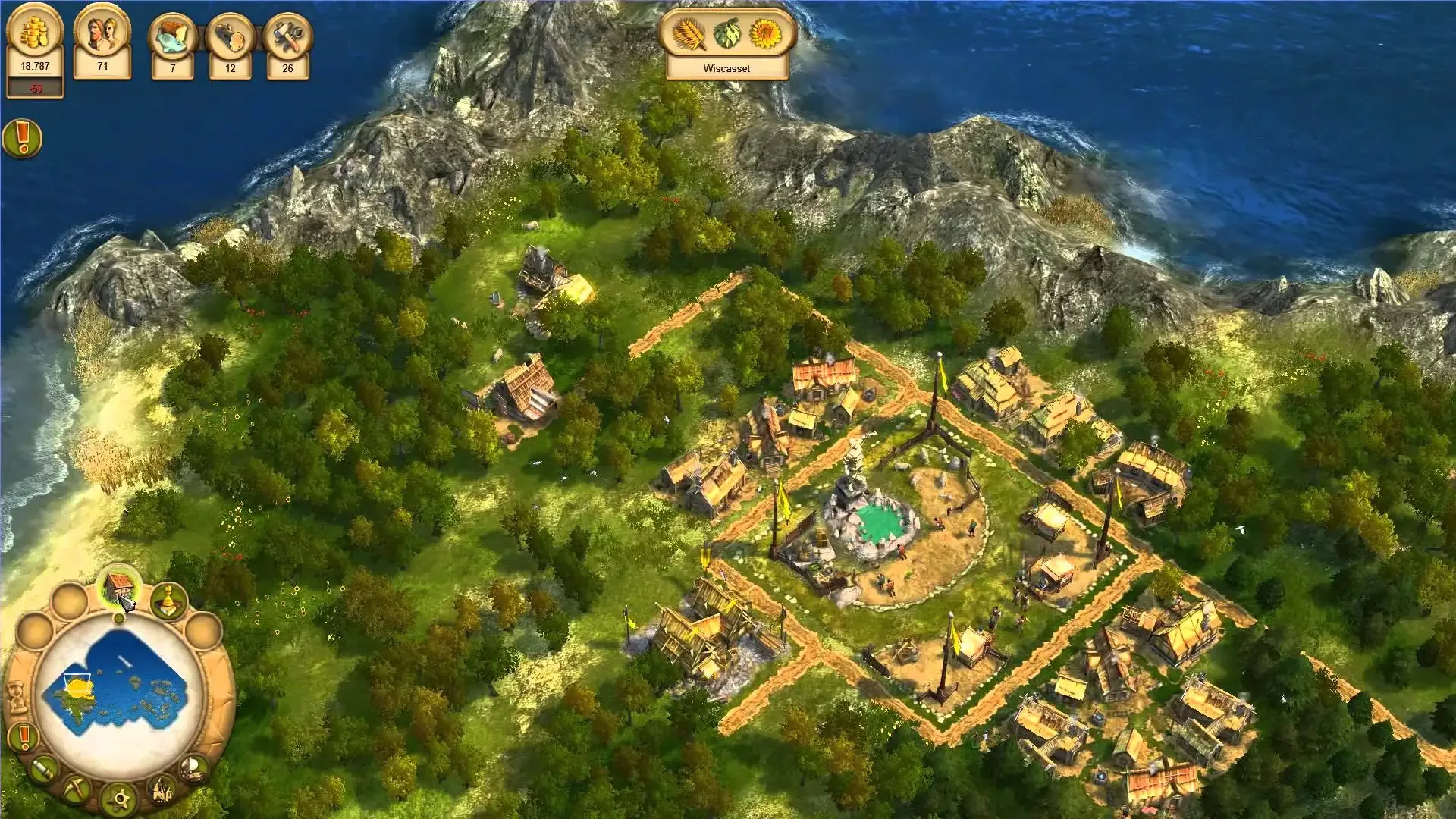Click the cathedral city-overview icon
The width and height of the screenshot is (1456, 819).
tap(161, 790)
